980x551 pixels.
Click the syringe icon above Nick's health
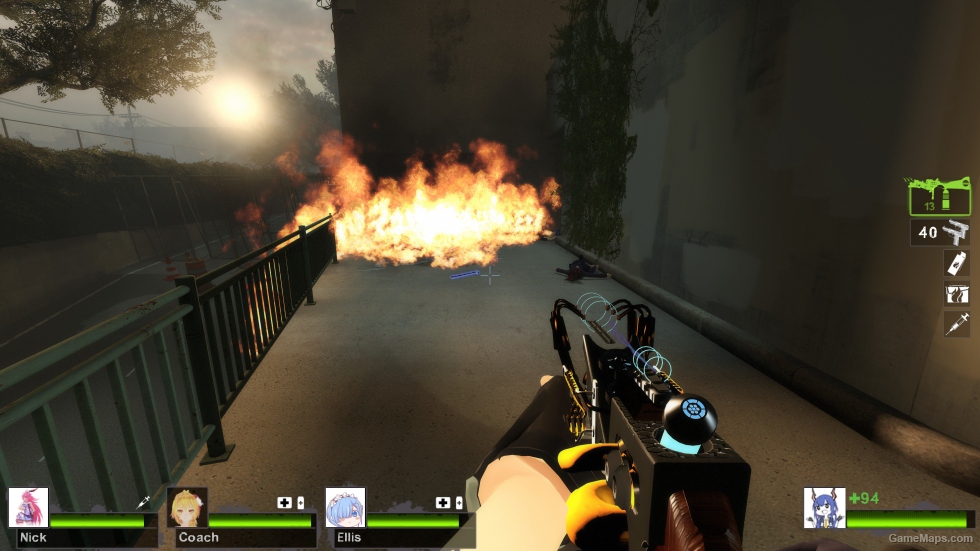(143, 503)
